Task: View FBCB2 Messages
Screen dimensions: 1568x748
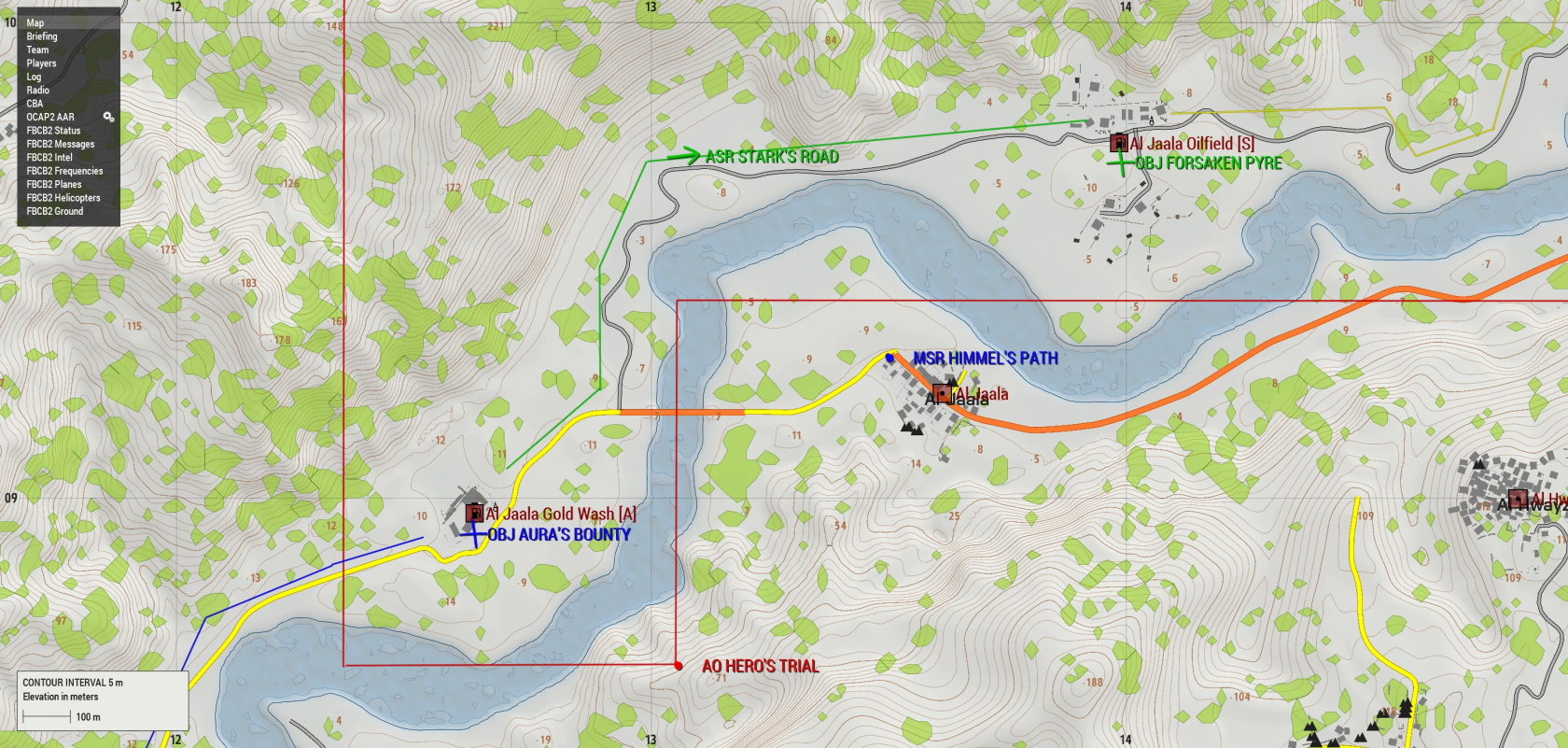Action: (61, 145)
